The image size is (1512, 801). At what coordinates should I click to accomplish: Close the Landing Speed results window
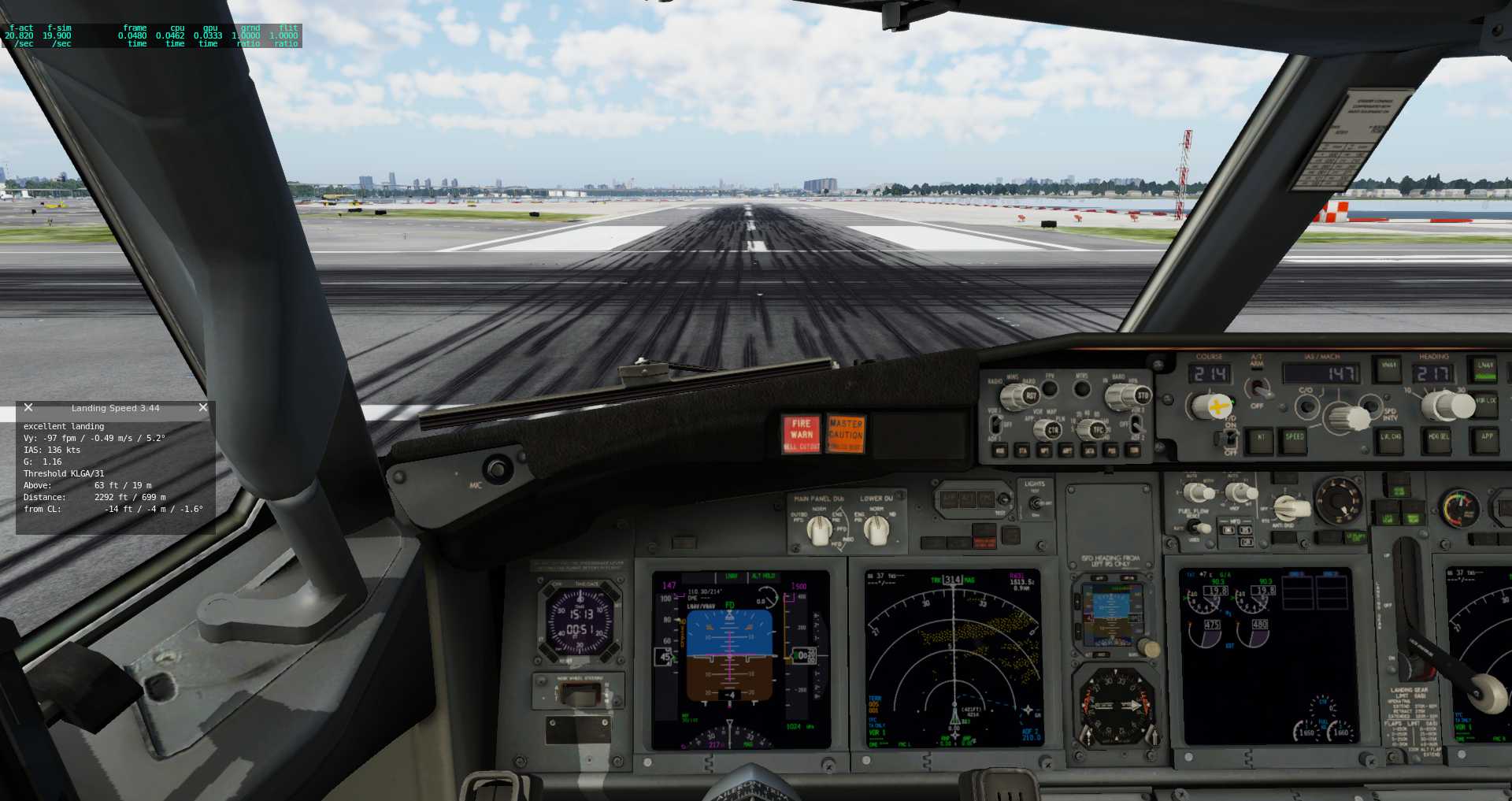[202, 407]
